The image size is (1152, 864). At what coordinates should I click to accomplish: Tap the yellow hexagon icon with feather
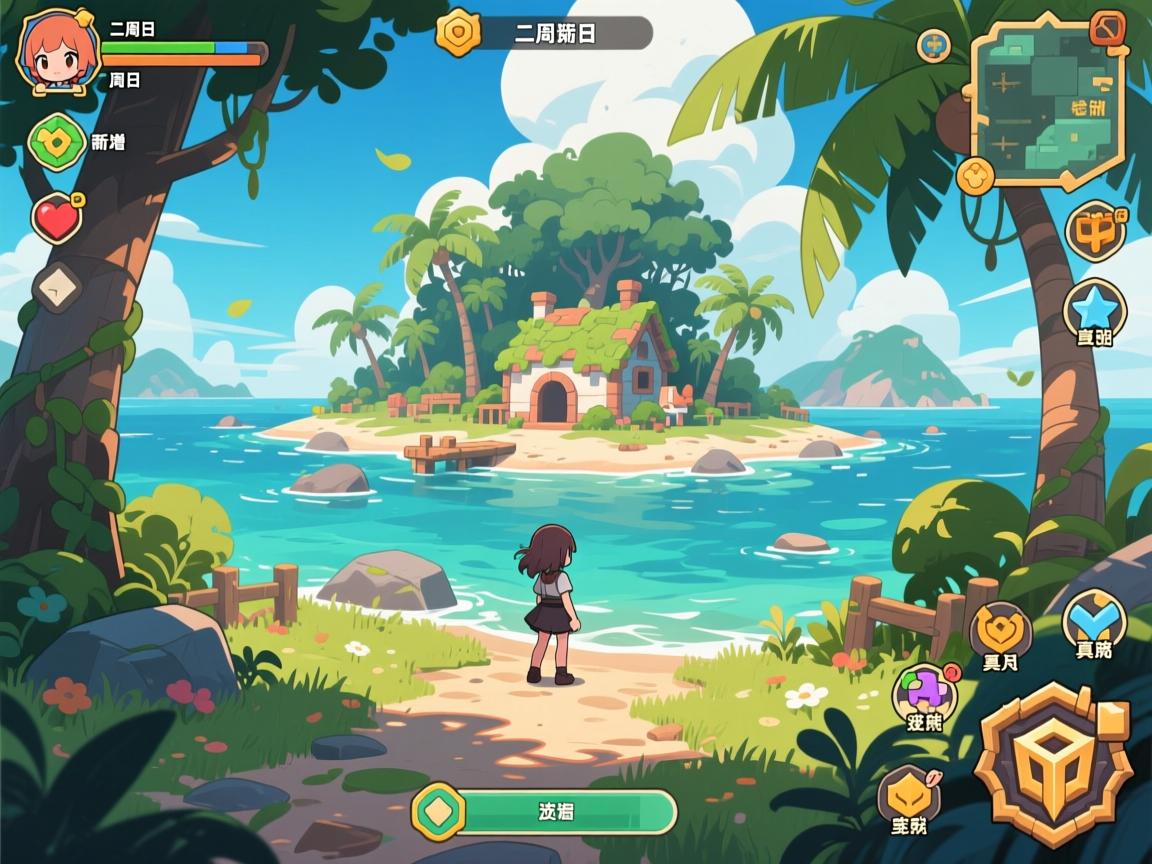coord(909,795)
